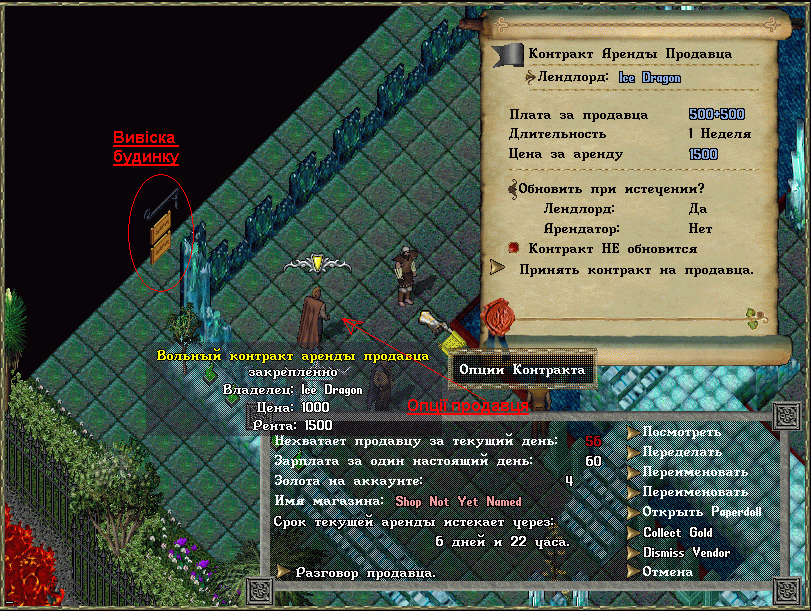Image resolution: width=811 pixels, height=611 pixels.
Task: Toggle the red contract renewal gem
Action: 514,247
